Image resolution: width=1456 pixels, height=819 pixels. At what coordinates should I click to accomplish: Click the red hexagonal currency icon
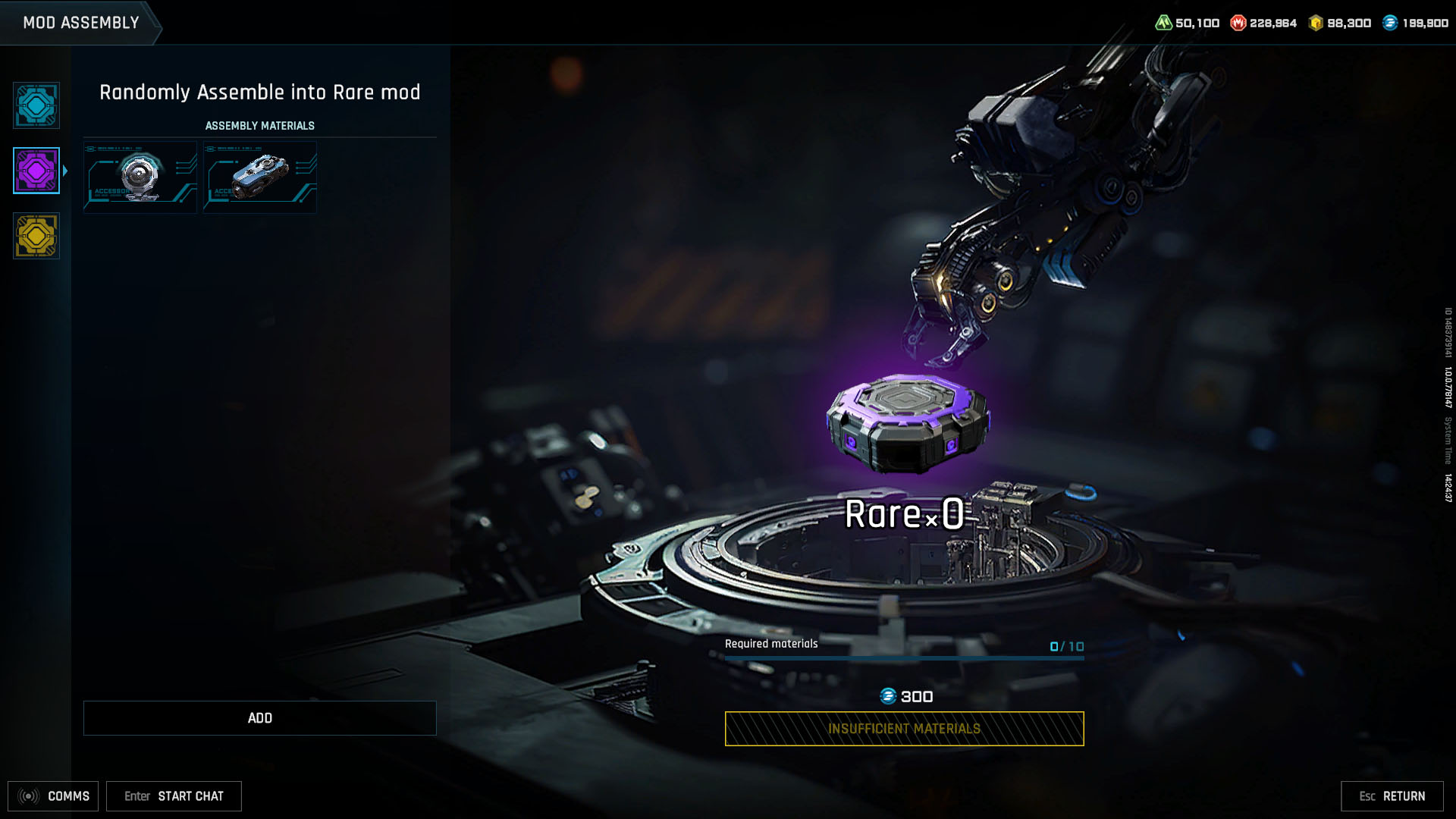point(1237,22)
